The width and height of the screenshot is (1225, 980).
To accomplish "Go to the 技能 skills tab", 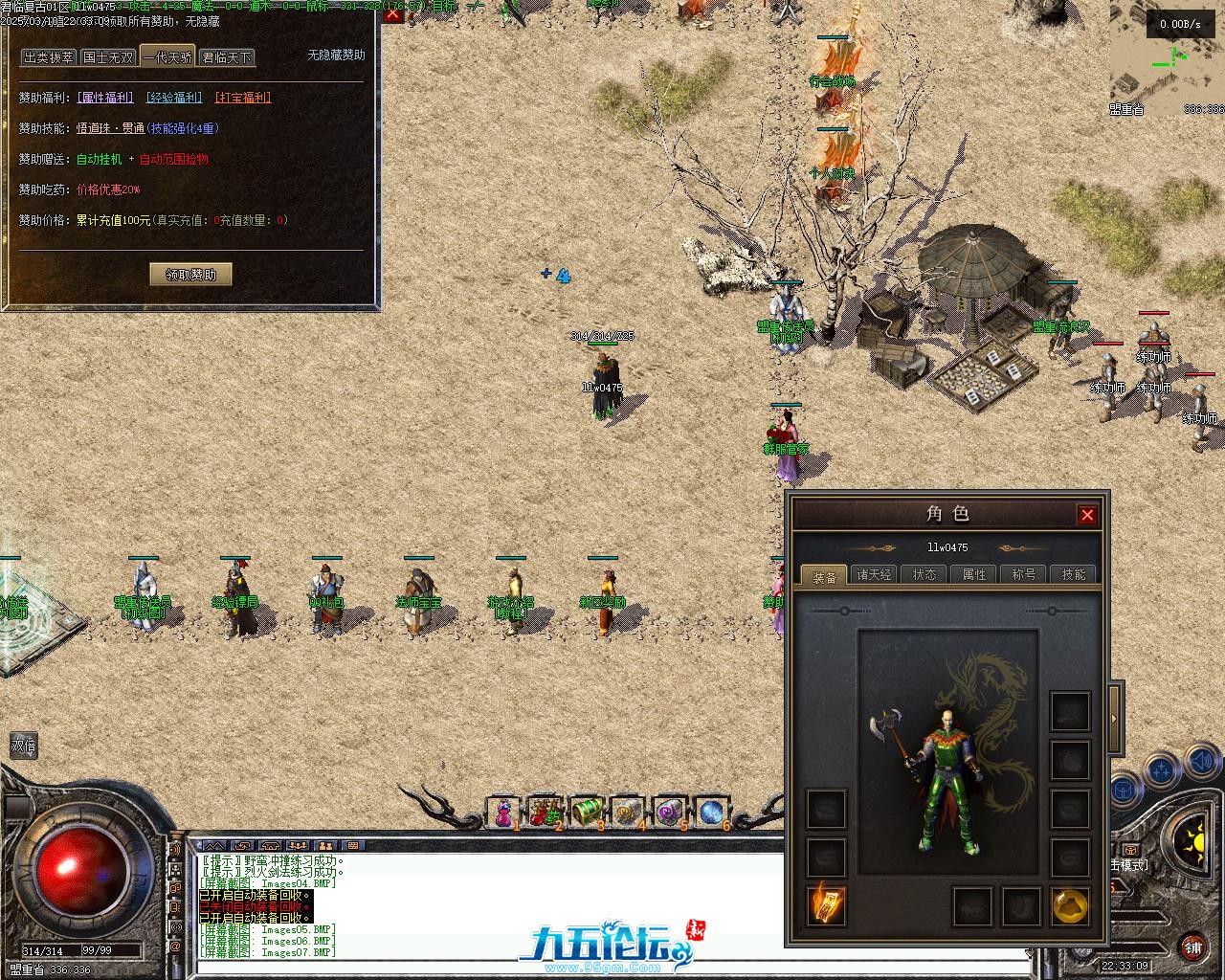I will pyautogui.click(x=1074, y=574).
